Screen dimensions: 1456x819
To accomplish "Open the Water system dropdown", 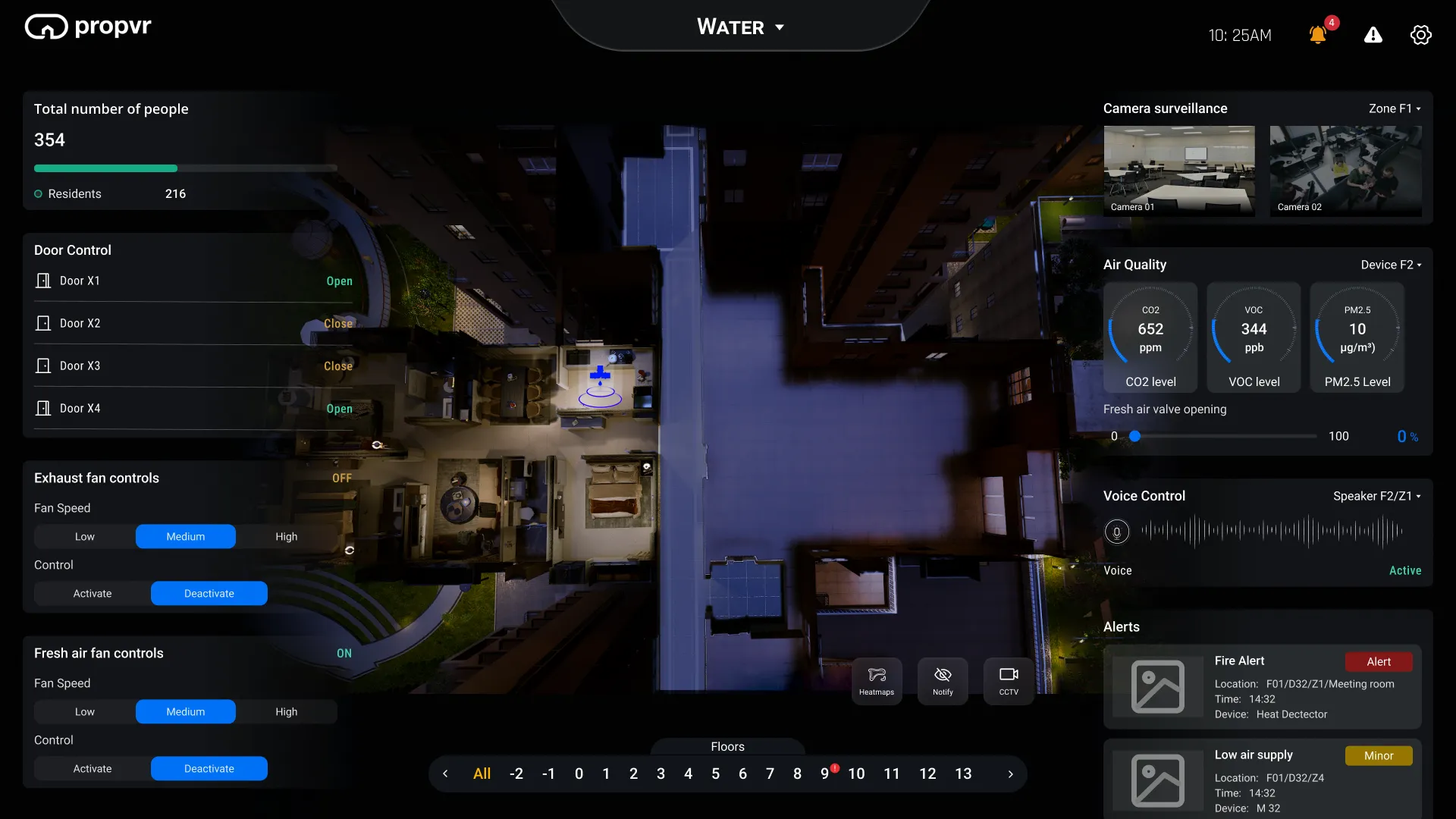I will point(739,27).
